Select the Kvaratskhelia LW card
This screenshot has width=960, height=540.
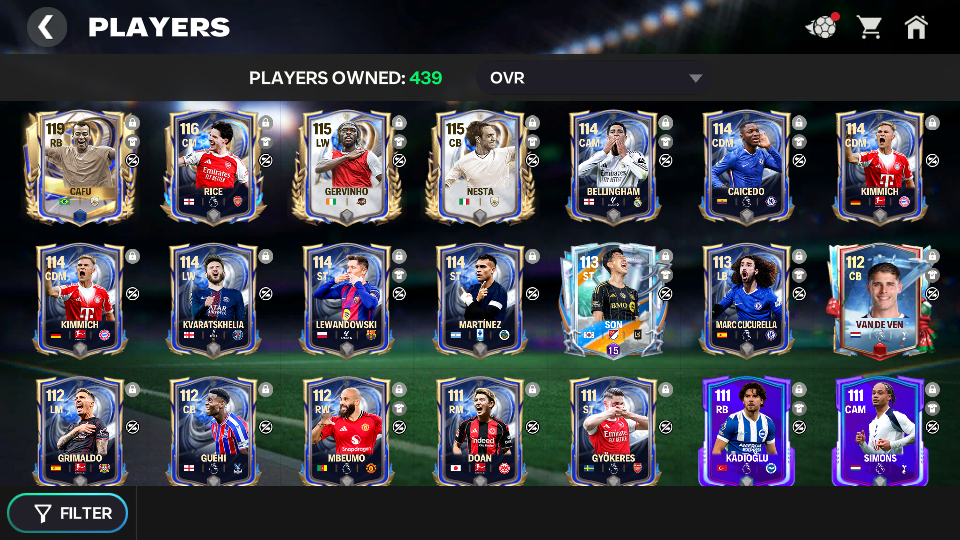(213, 299)
